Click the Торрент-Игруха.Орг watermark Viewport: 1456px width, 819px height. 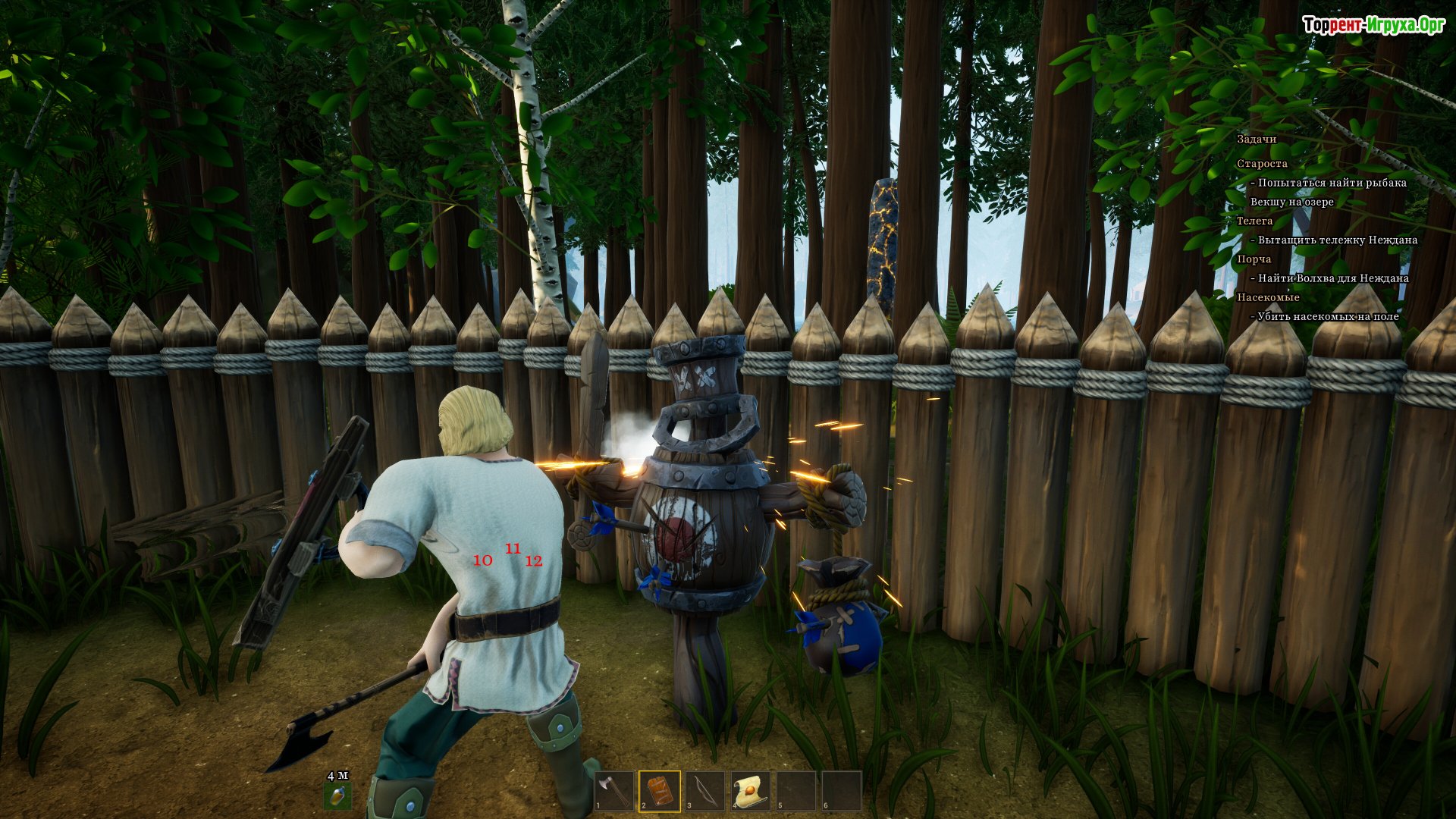coord(1373,25)
